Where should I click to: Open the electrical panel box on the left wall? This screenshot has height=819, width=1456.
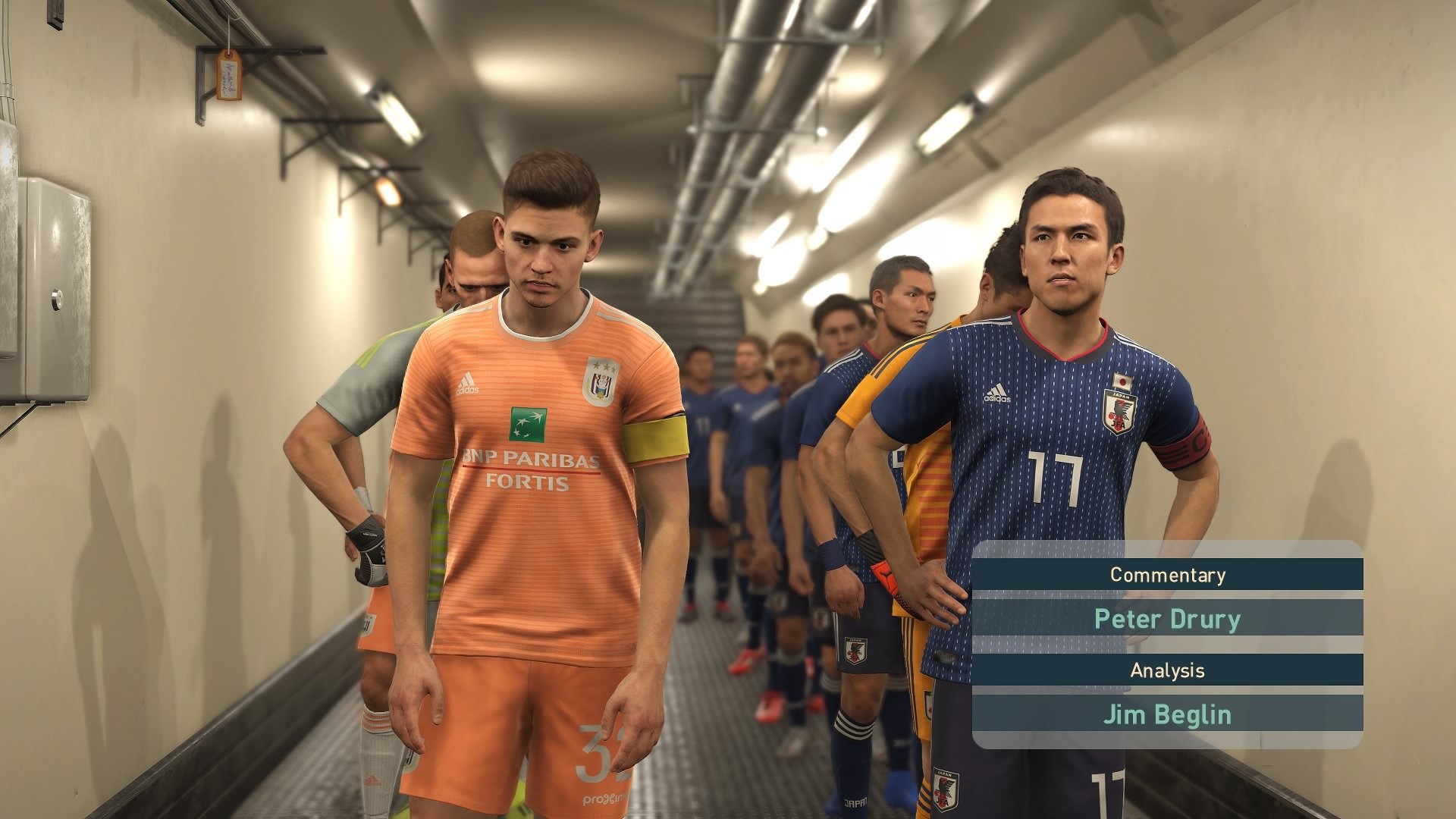pos(55,288)
